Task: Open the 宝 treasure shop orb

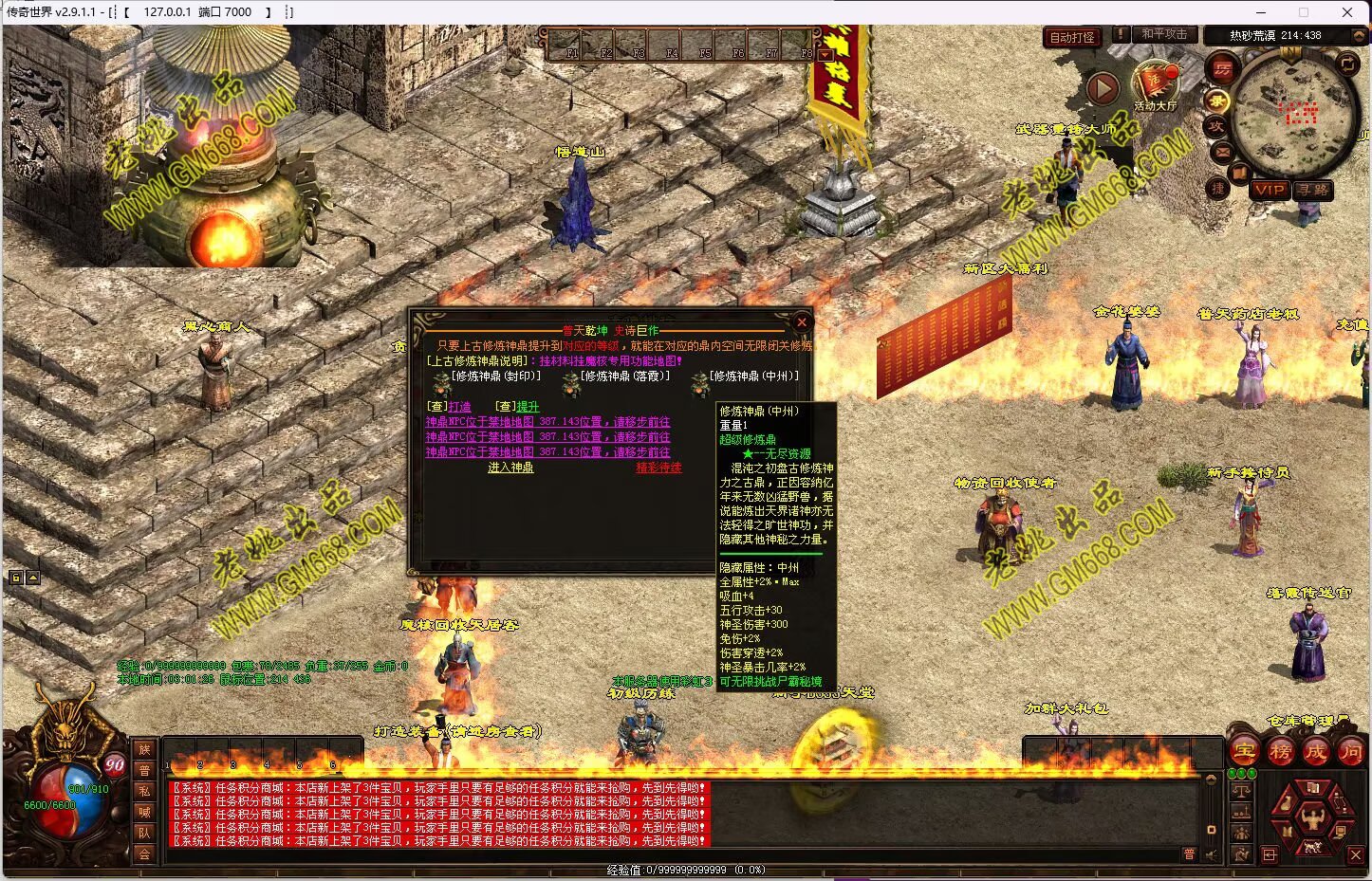Action: pyautogui.click(x=1244, y=752)
